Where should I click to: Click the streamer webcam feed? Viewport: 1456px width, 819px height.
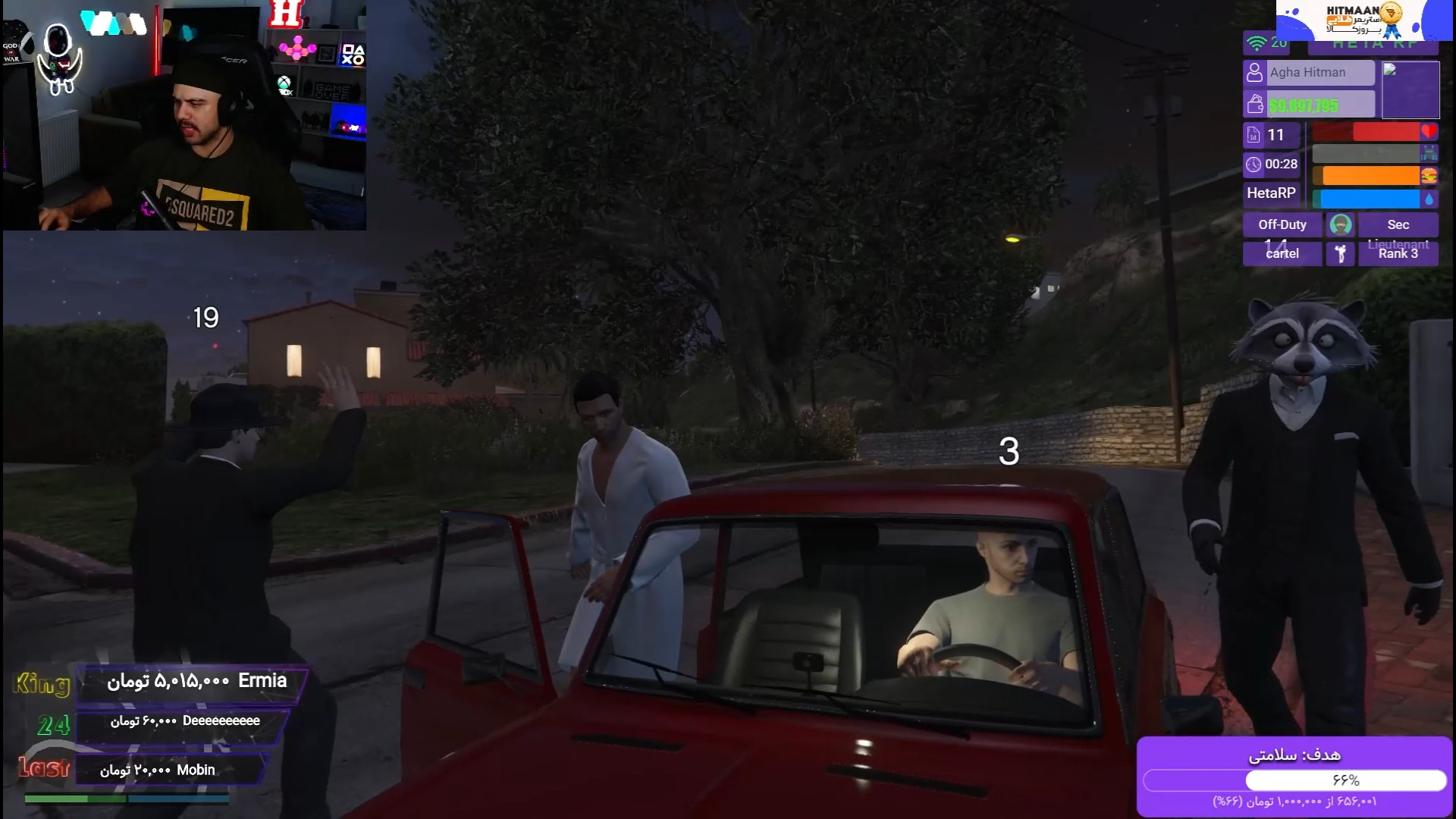pyautogui.click(x=184, y=115)
